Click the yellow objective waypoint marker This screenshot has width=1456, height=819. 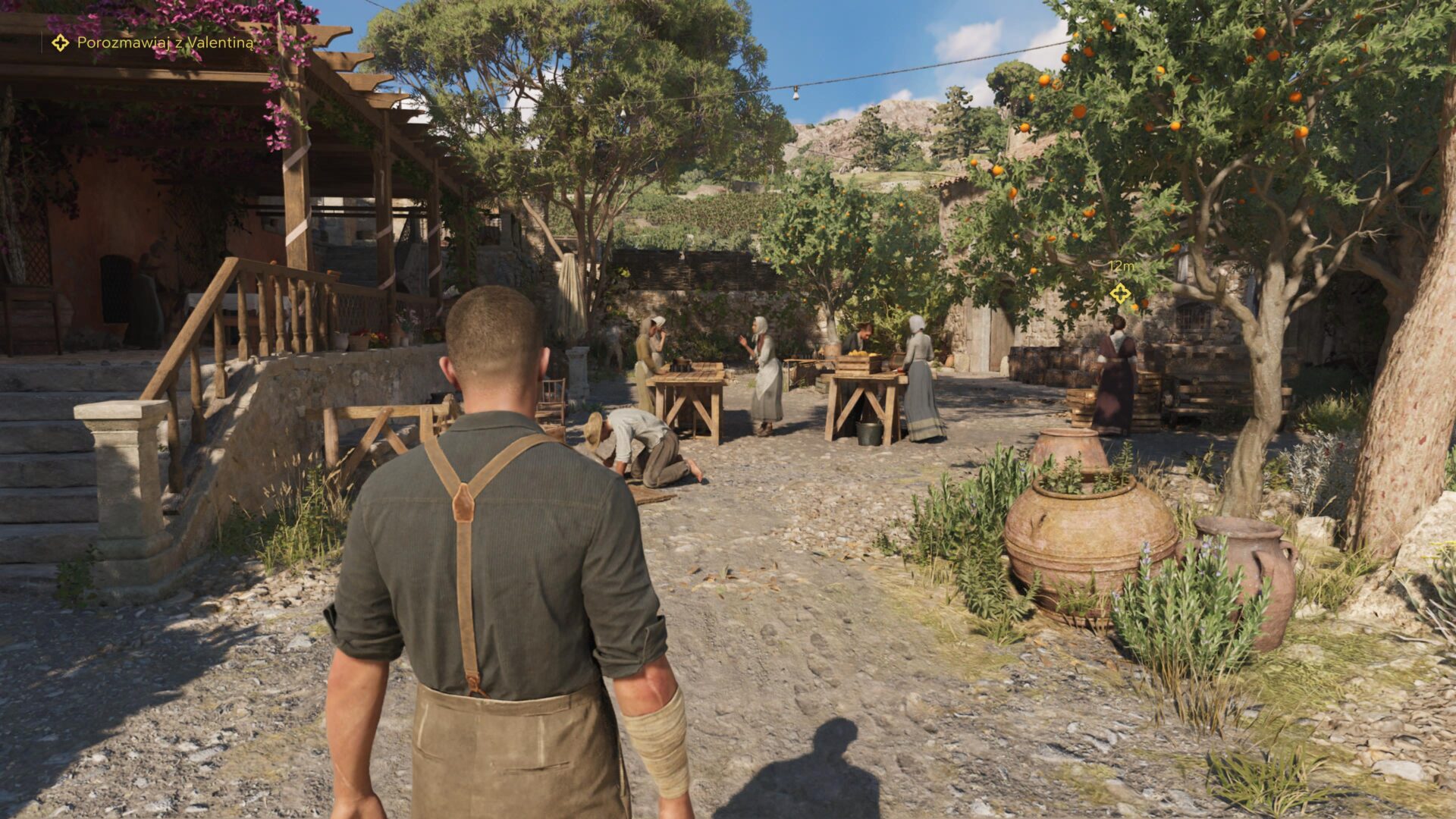pos(1120,293)
